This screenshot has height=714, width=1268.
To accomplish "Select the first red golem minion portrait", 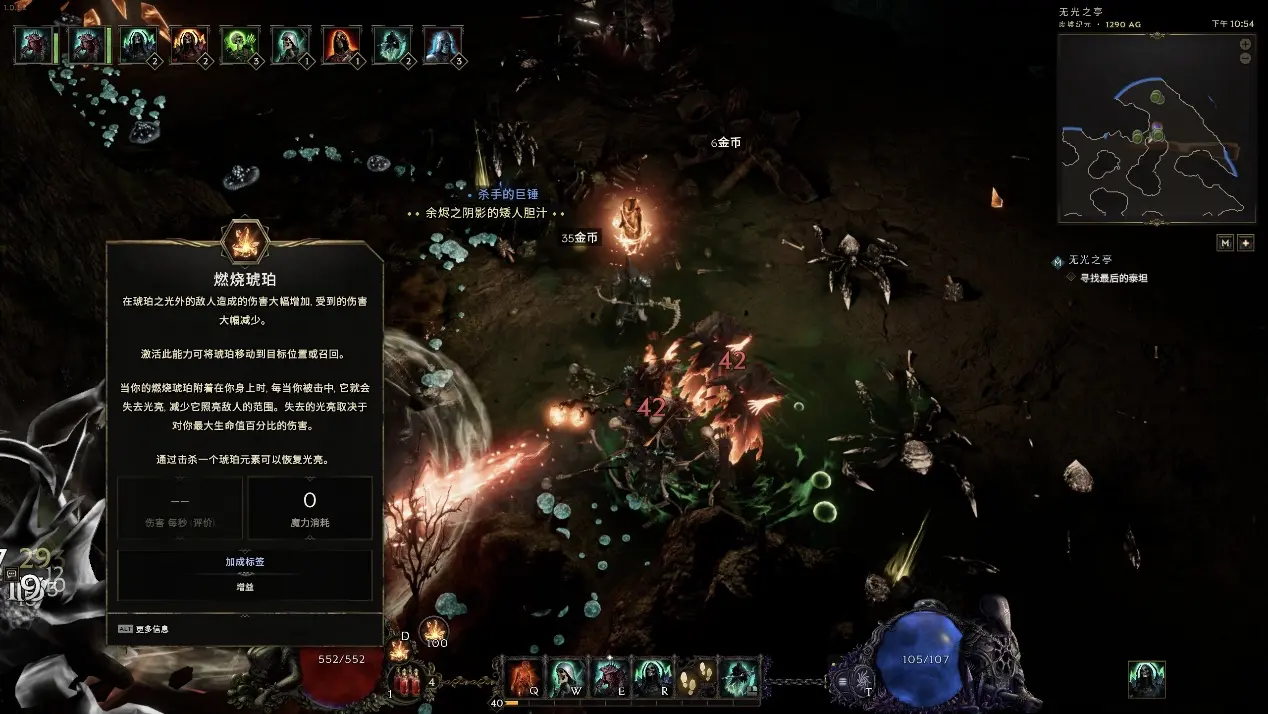I will [35, 46].
